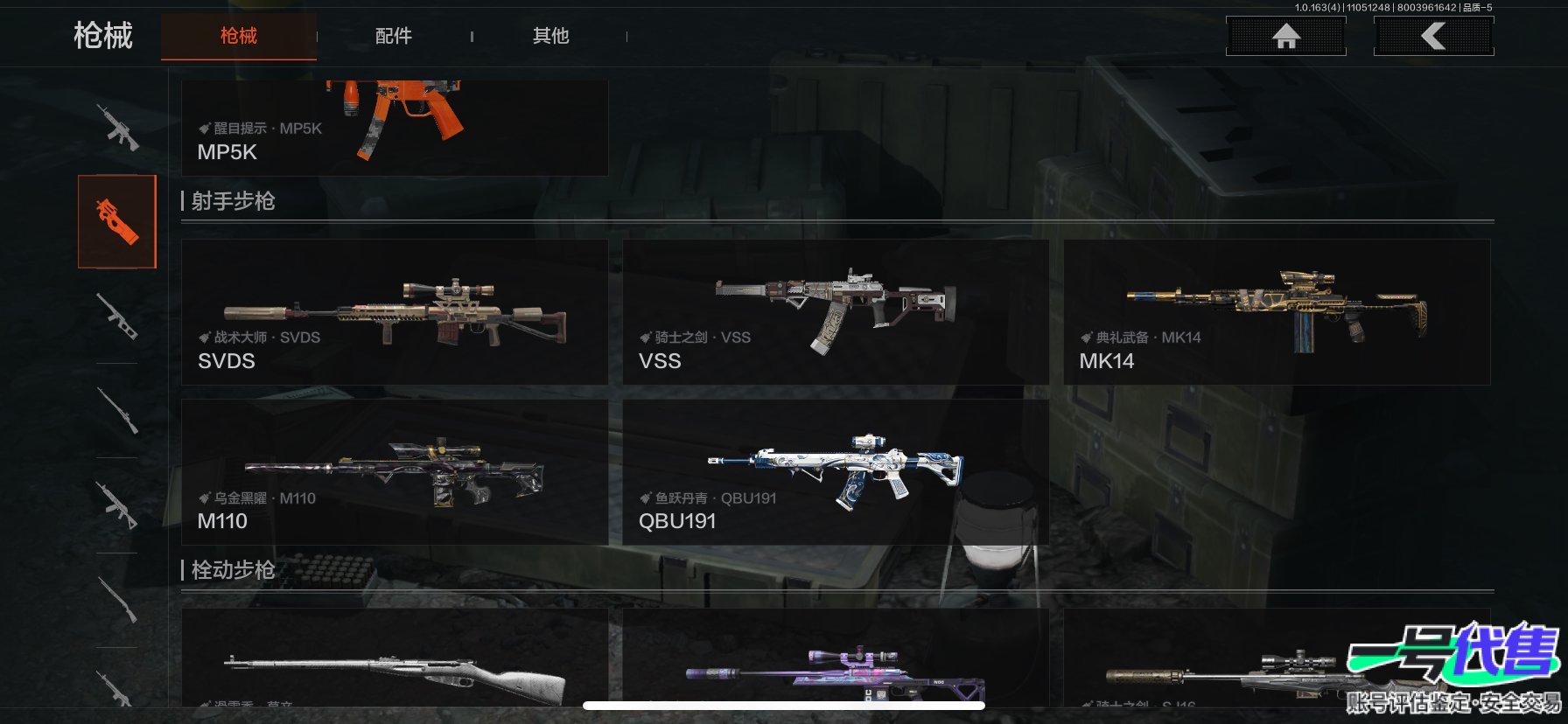
Task: Select the 其他 tab
Action: tap(550, 37)
